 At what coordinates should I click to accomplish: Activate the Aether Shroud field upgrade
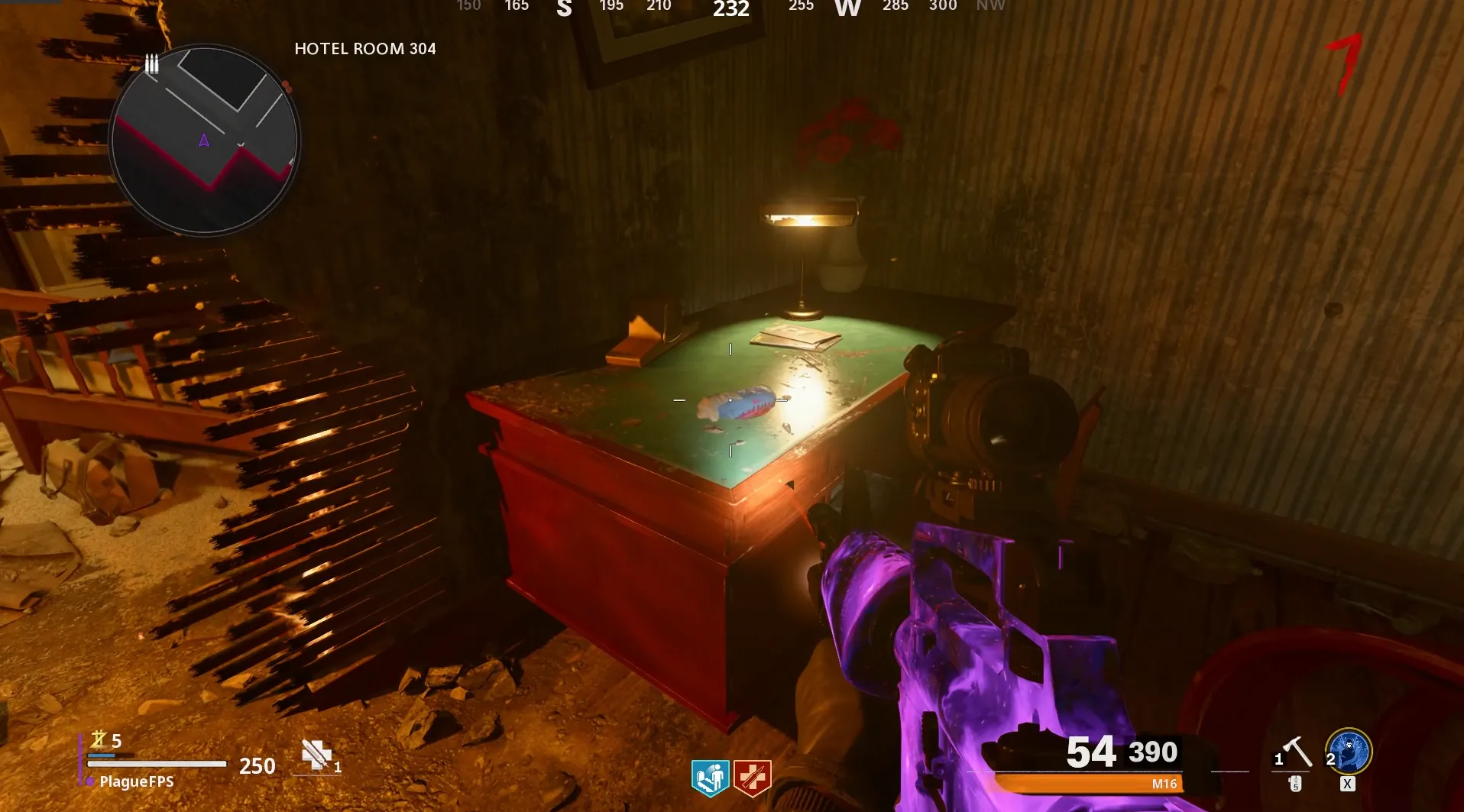pos(1349,751)
